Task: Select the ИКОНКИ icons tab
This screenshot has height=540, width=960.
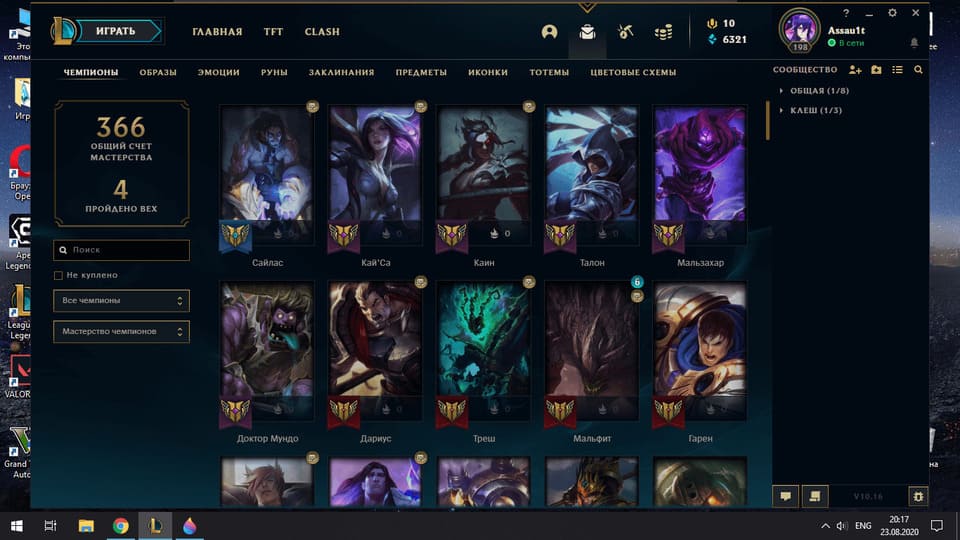Action: (488, 72)
